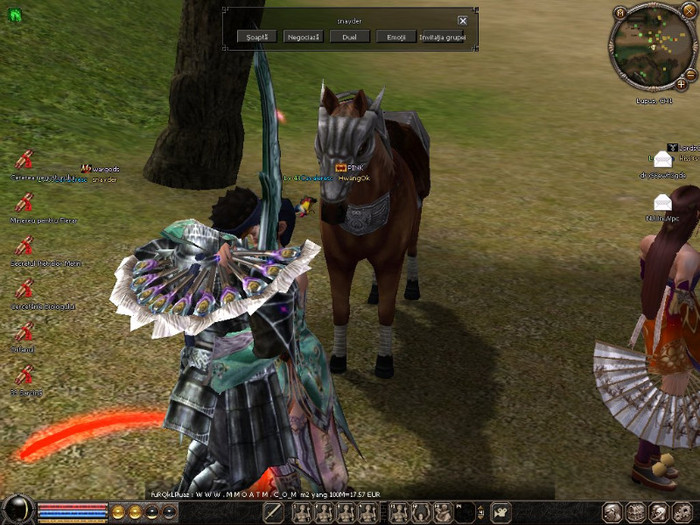Screen dimensions: 700x525
Task: Open the Secretul Pietrelor Metin quest scroll
Action: pyautogui.click(x=25, y=245)
